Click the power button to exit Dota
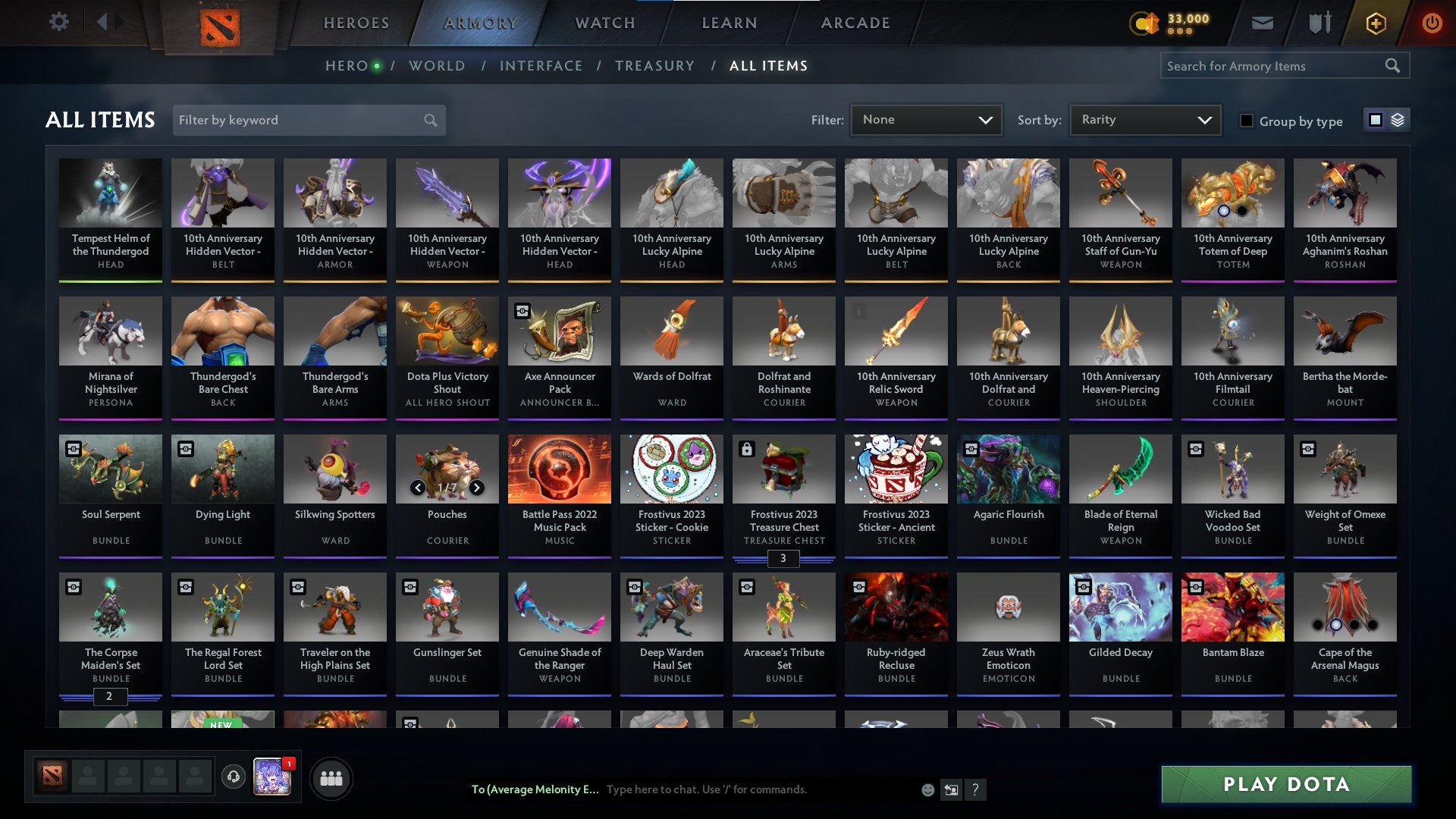 [x=1433, y=23]
